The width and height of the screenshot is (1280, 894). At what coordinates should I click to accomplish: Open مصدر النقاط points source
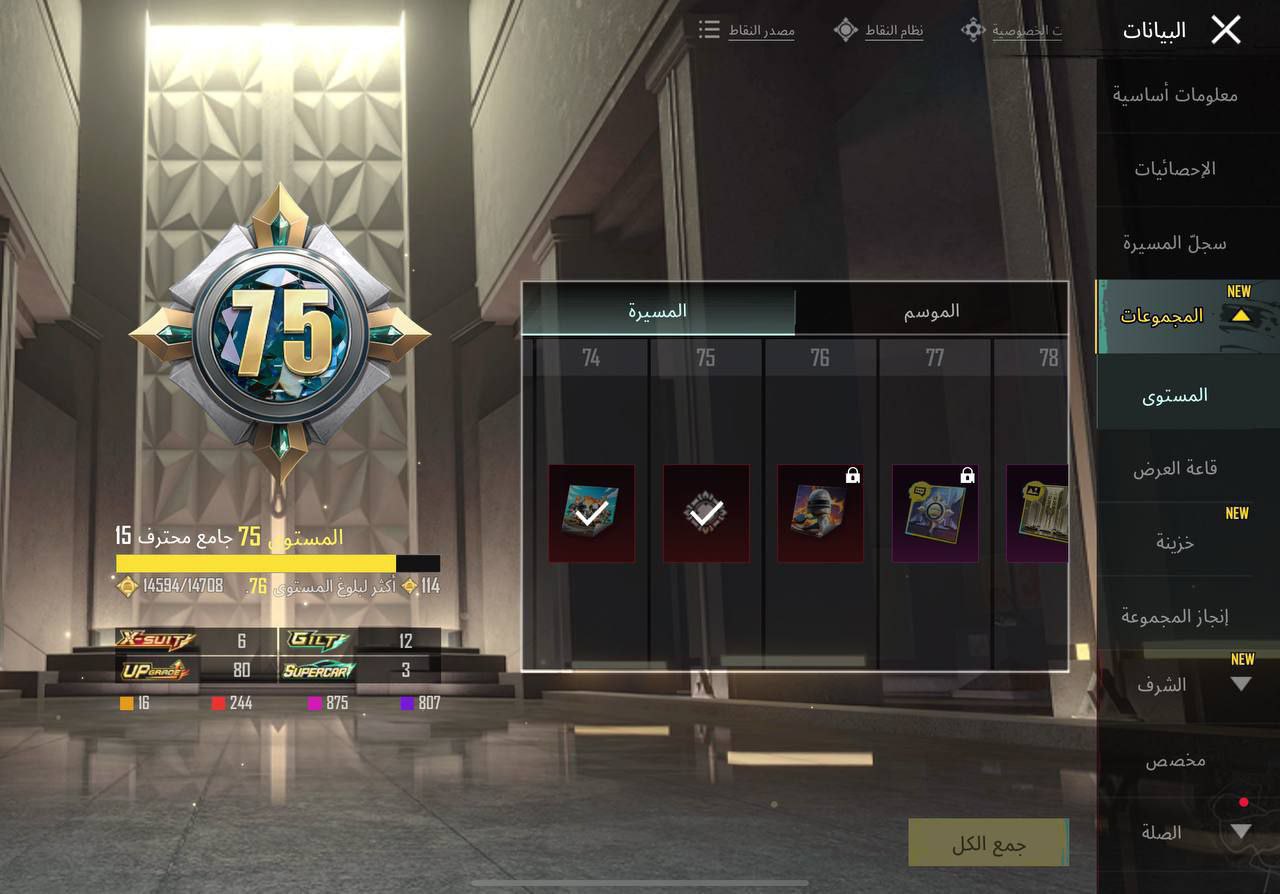(748, 30)
